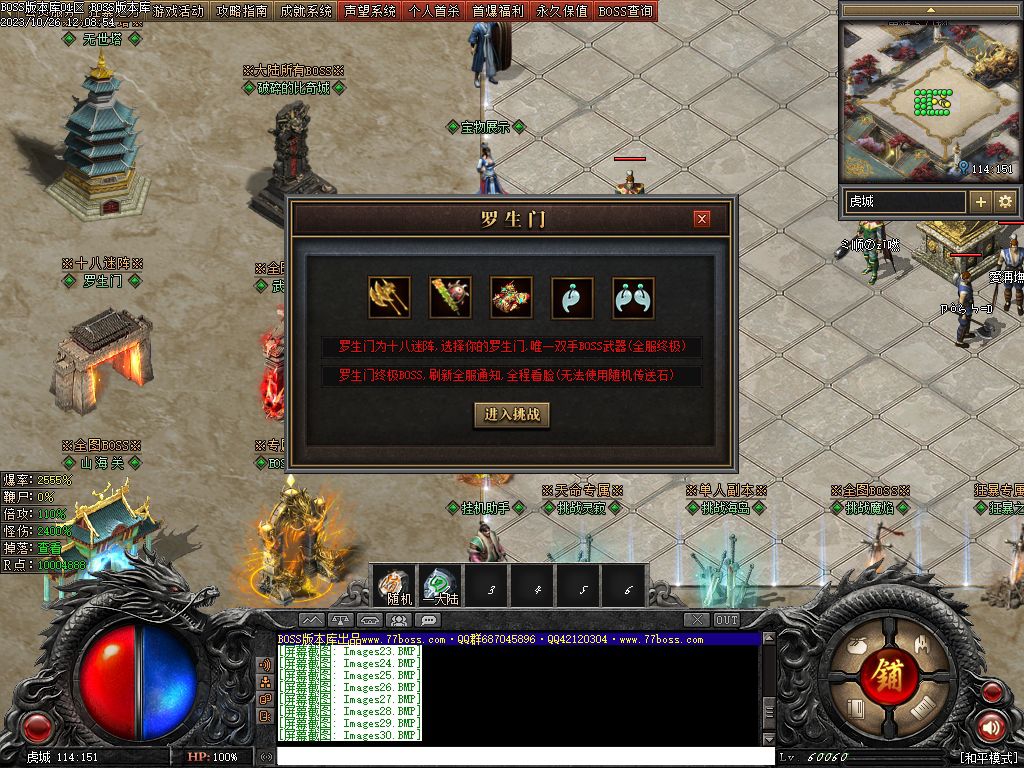The height and width of the screenshot is (768, 1024).
Task: Open the 首爆福利 first-drop rewards menu
Action: pyautogui.click(x=498, y=11)
